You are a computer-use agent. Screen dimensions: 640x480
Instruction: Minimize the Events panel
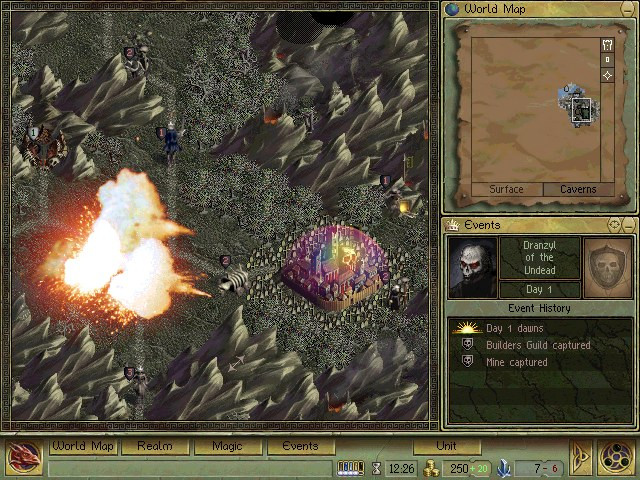(629, 225)
